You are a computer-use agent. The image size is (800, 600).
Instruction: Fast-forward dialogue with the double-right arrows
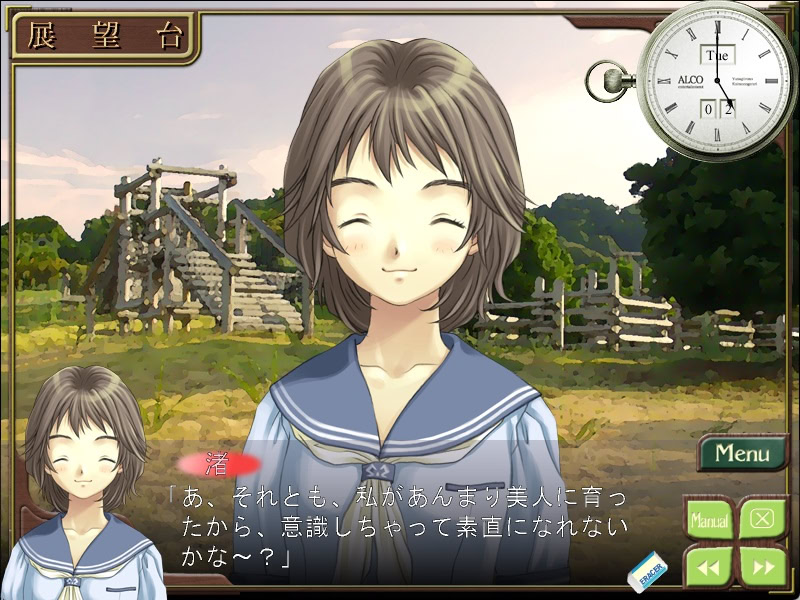pyautogui.click(x=762, y=567)
